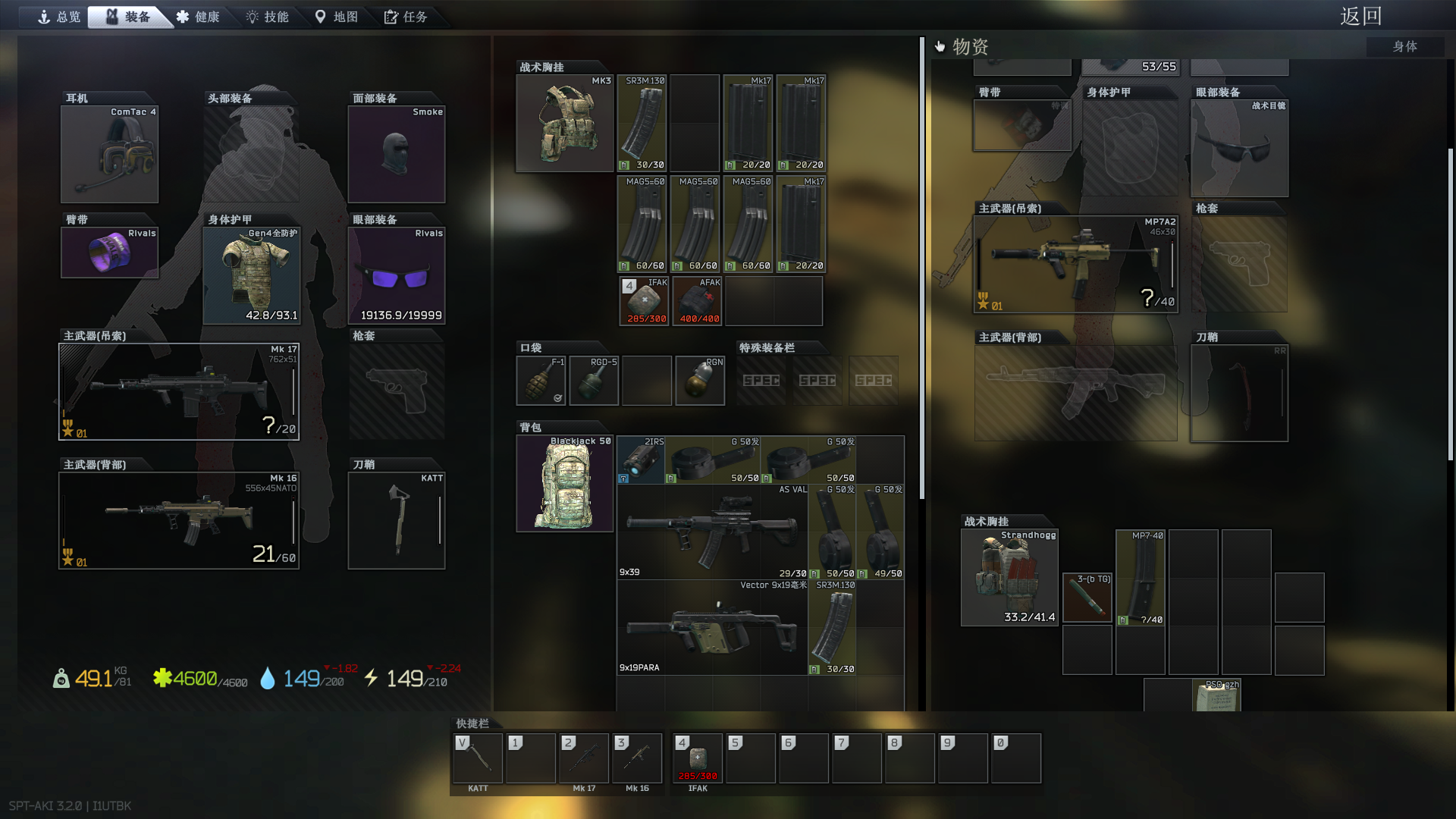This screenshot has height=819, width=1456.
Task: Choose the Gen4 body armor slot
Action: [x=251, y=275]
